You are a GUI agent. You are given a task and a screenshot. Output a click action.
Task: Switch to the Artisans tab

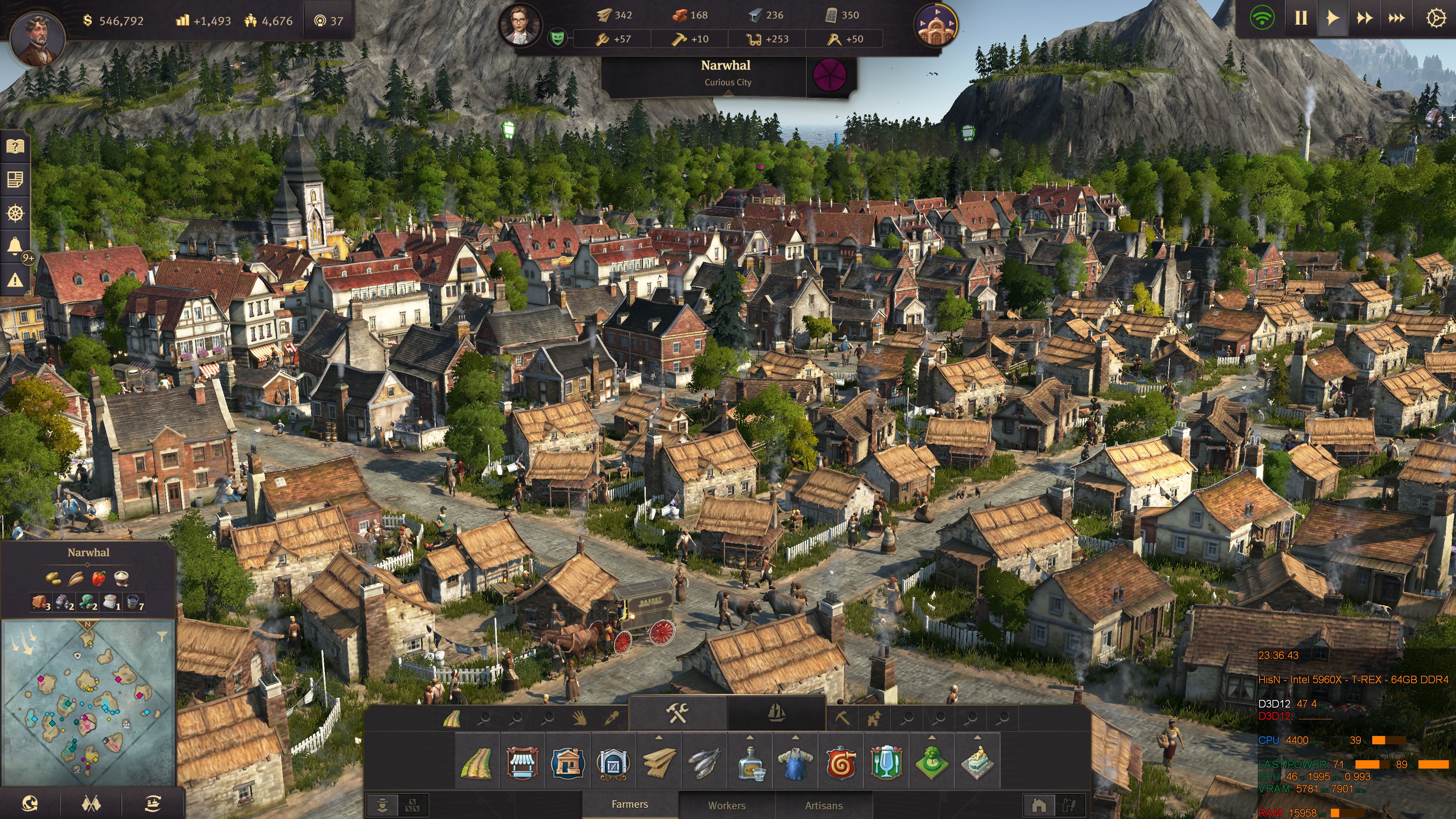click(824, 805)
